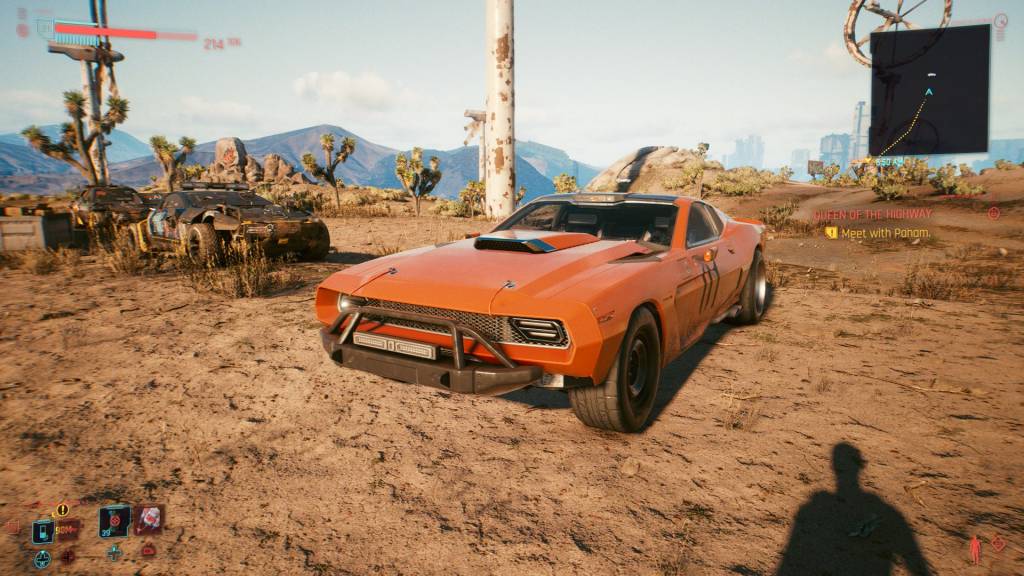This screenshot has height=576, width=1024.
Task: Select the Queen of the Highway quest title
Action: click(x=872, y=214)
